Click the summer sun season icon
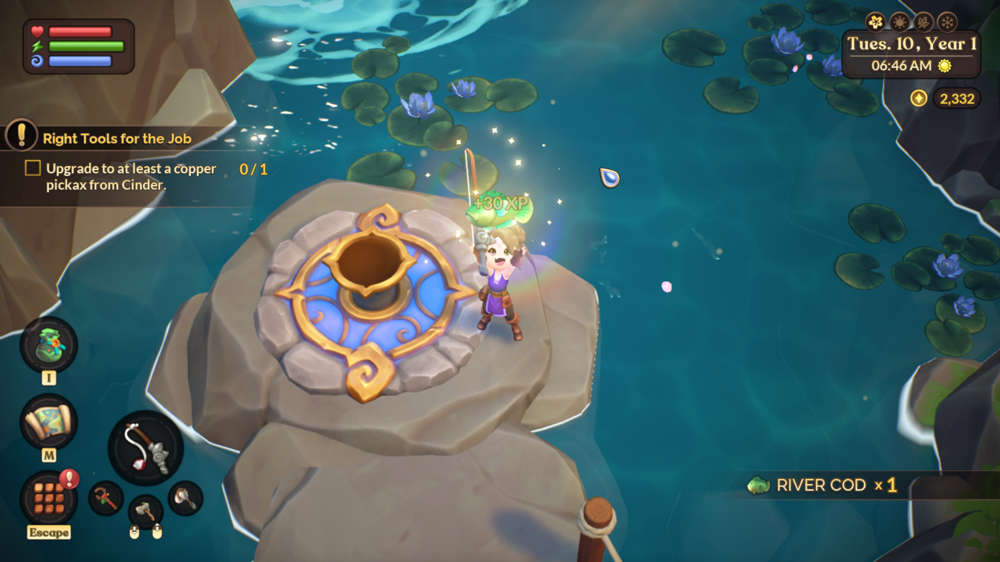 coord(899,21)
